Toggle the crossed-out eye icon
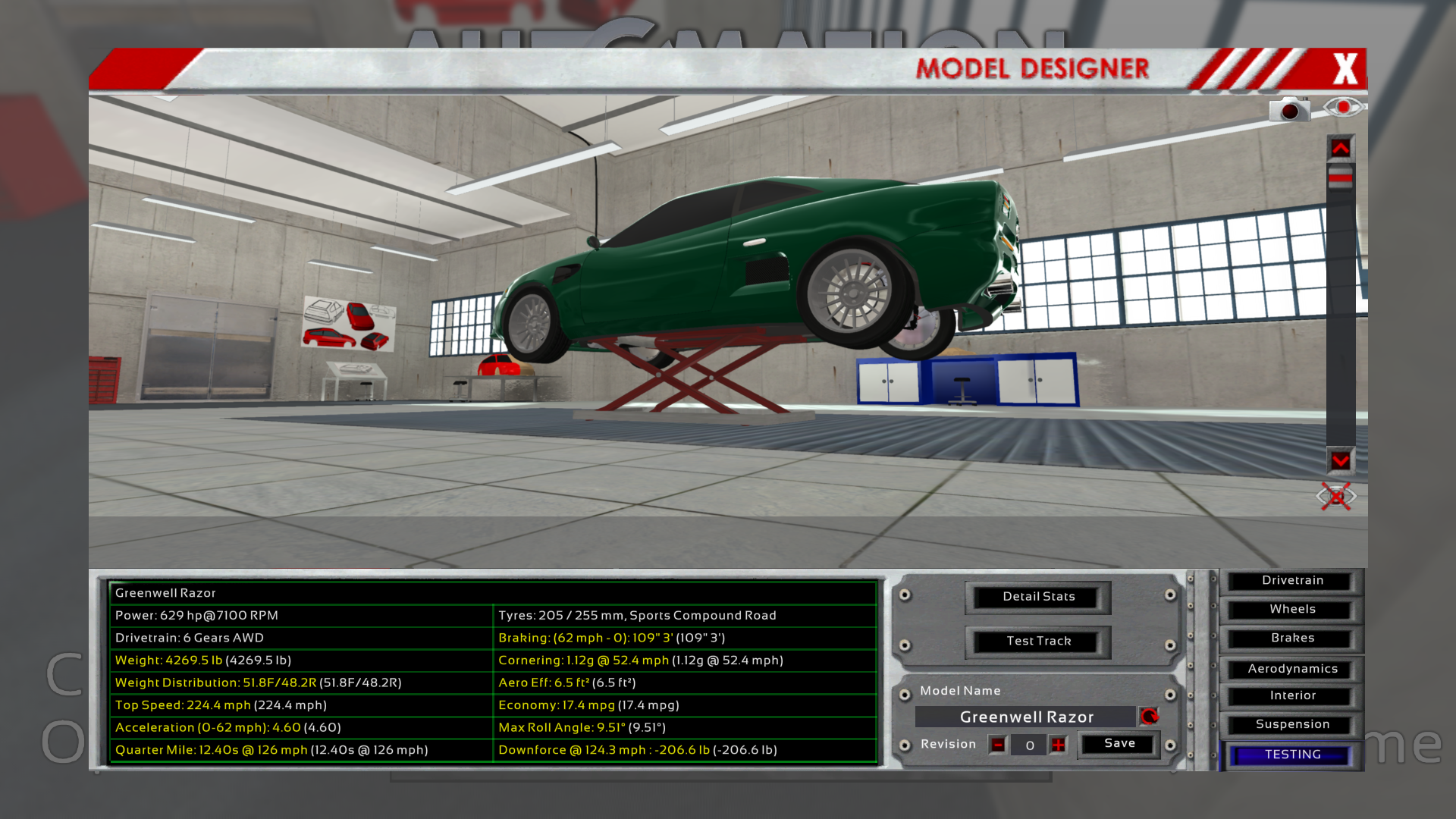The width and height of the screenshot is (1456, 819). tap(1336, 497)
